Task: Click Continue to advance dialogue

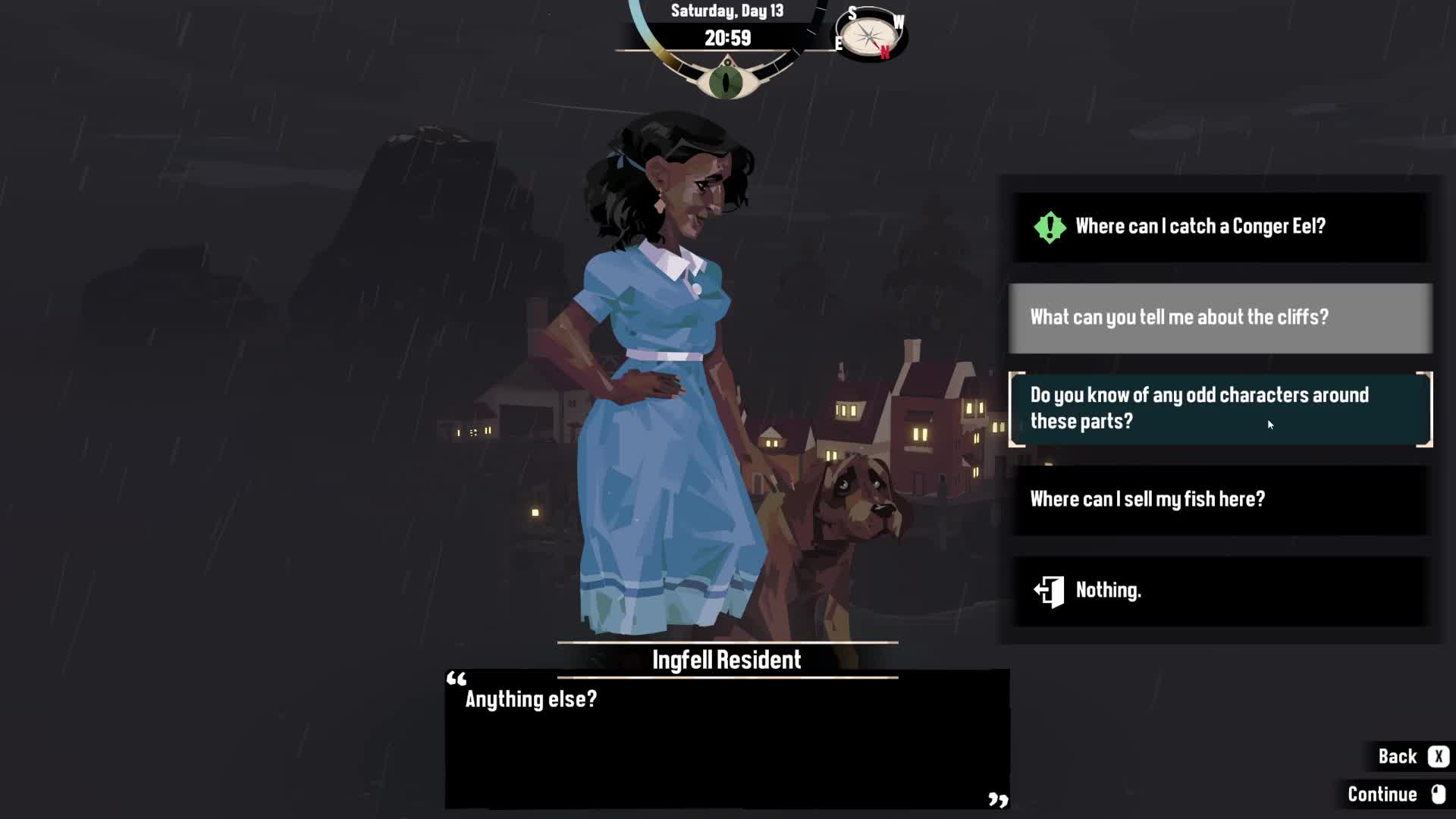Action: [x=1395, y=794]
